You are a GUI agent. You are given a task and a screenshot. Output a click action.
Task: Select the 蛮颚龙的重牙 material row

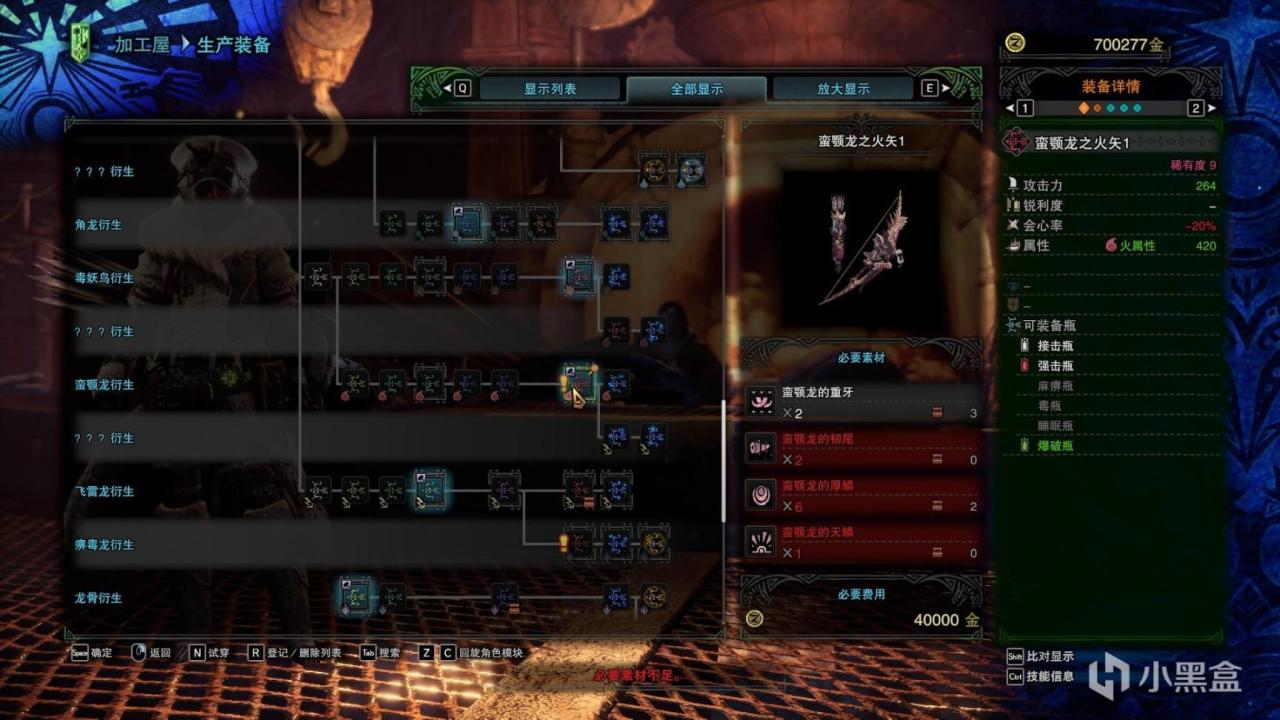click(860, 402)
